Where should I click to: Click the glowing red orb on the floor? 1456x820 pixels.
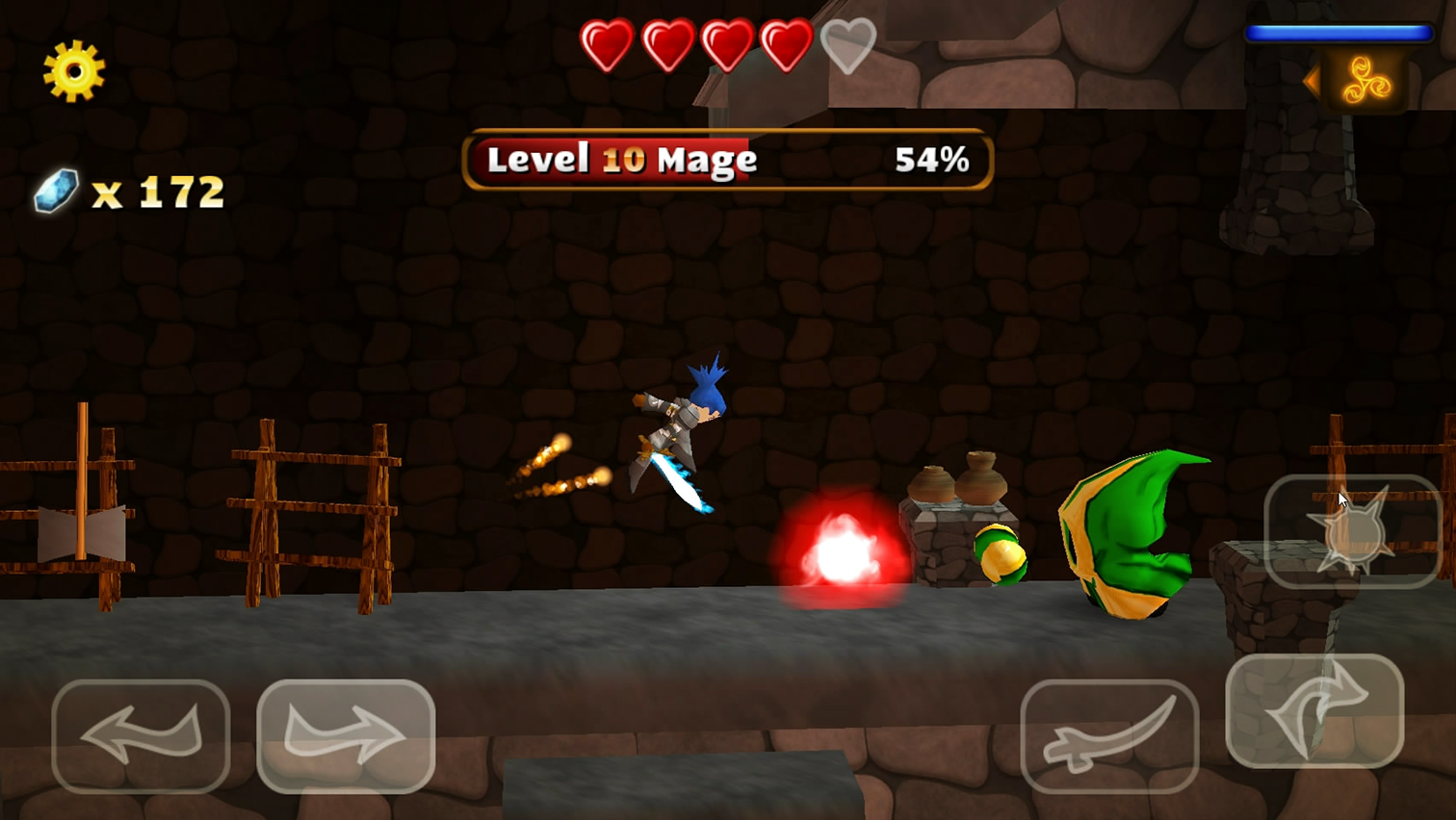[x=843, y=549]
